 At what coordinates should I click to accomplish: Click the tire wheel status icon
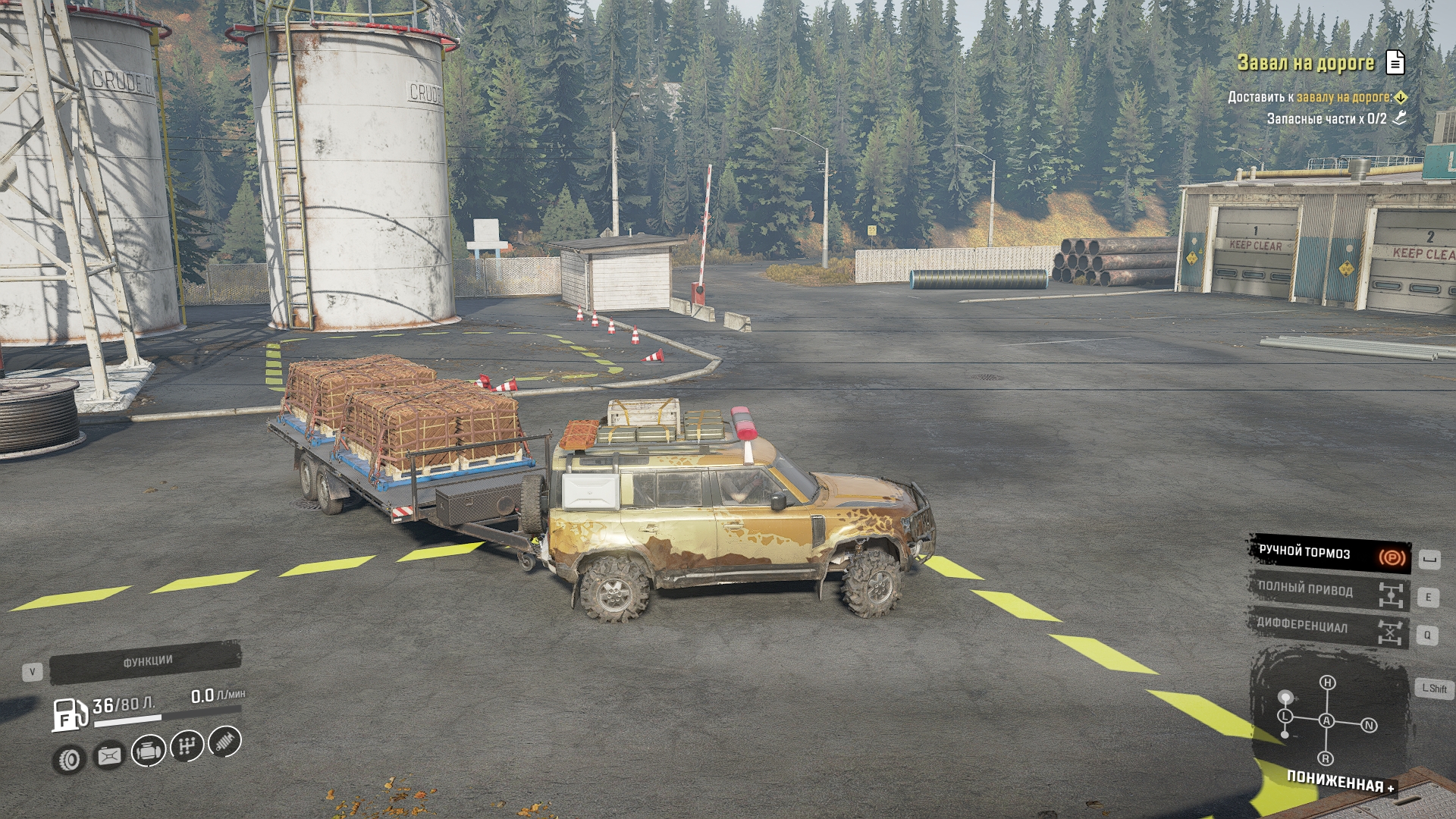pyautogui.click(x=70, y=759)
